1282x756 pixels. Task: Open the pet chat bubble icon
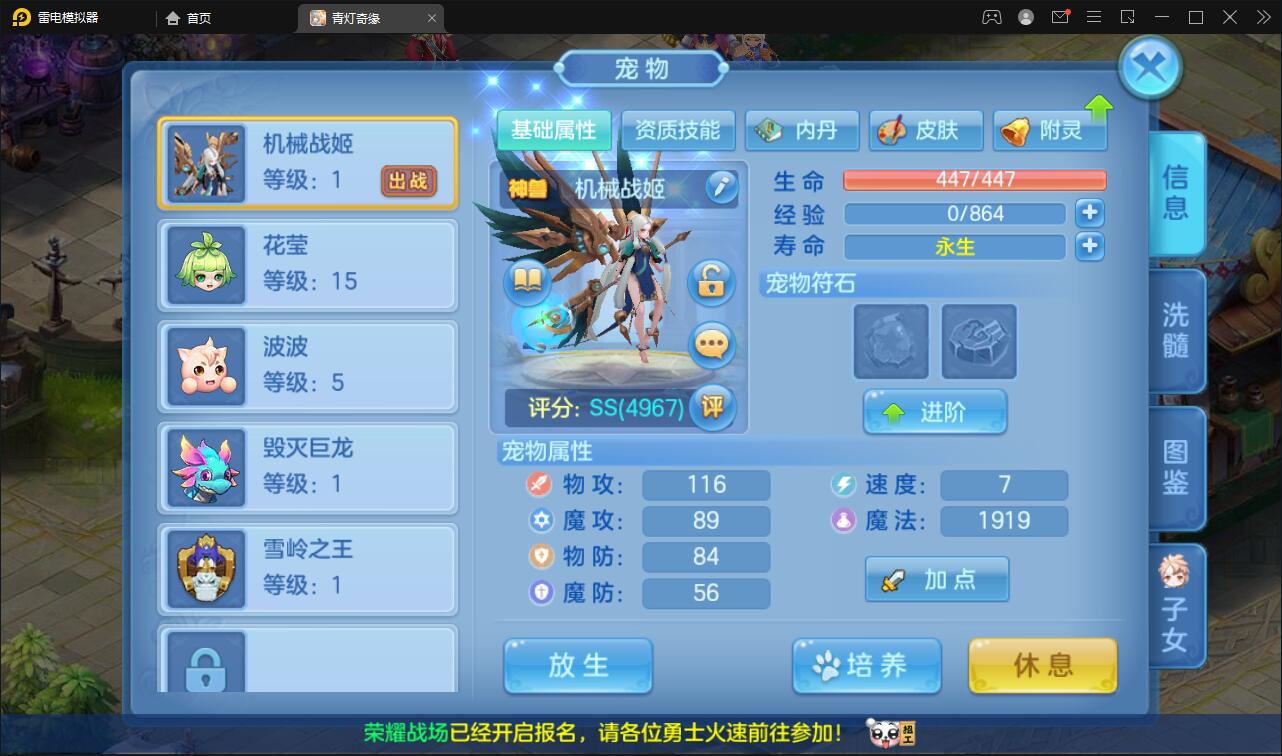pos(713,345)
